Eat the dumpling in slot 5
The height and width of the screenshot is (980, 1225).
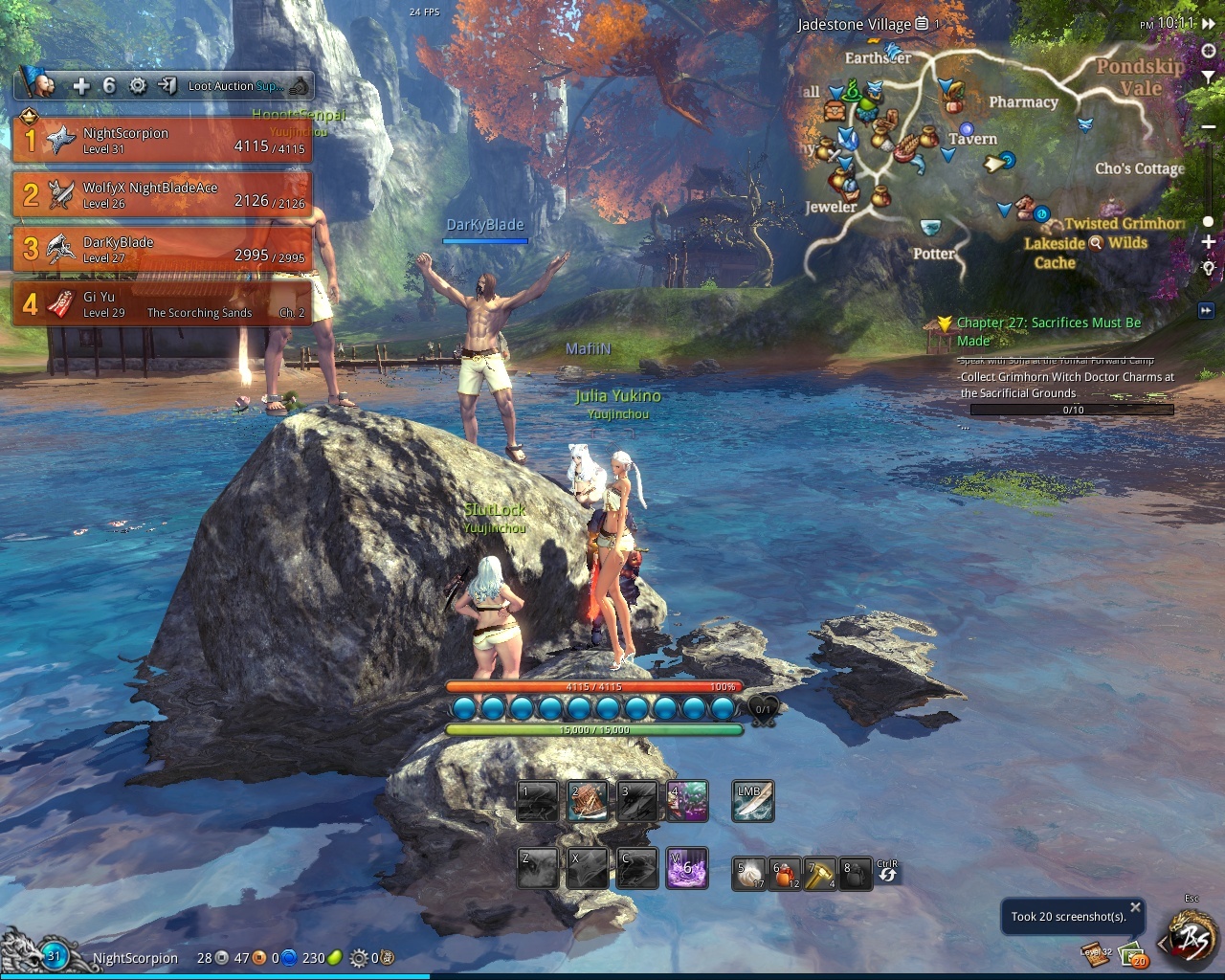pyautogui.click(x=748, y=874)
